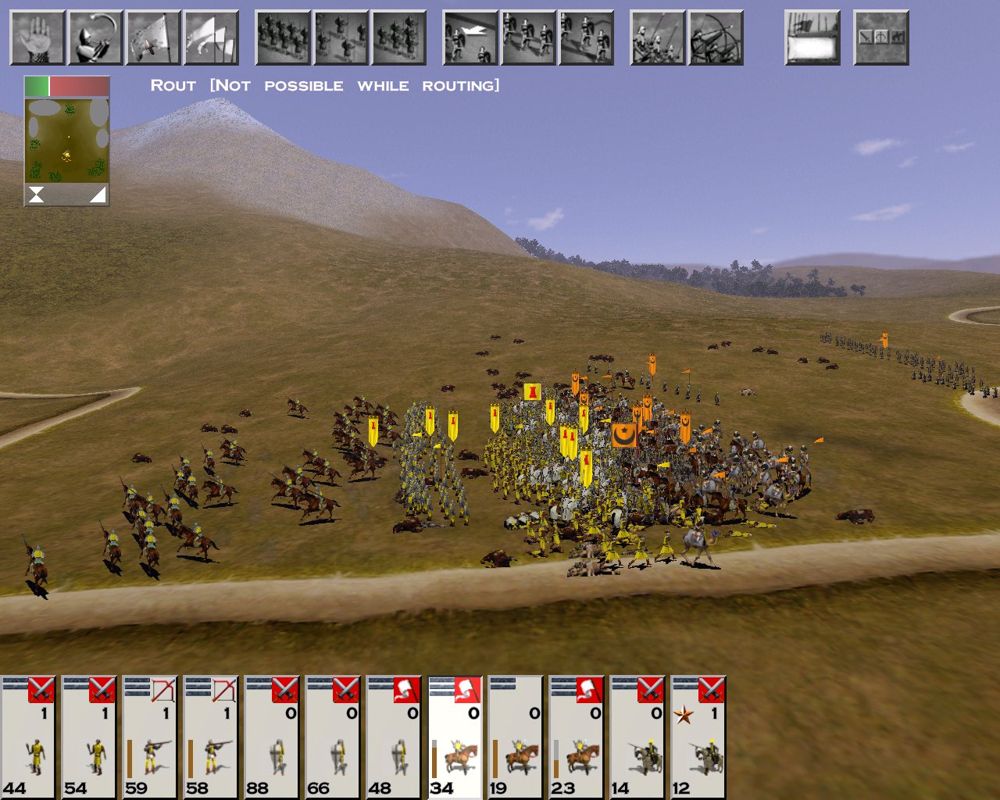Choose the cavalry unit card with 19 men
This screenshot has width=1000, height=800.
(x=516, y=737)
